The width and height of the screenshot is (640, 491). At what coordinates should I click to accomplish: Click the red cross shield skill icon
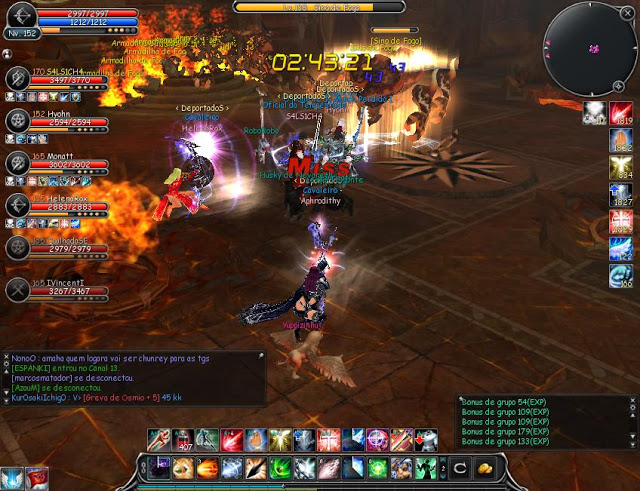click(328, 439)
